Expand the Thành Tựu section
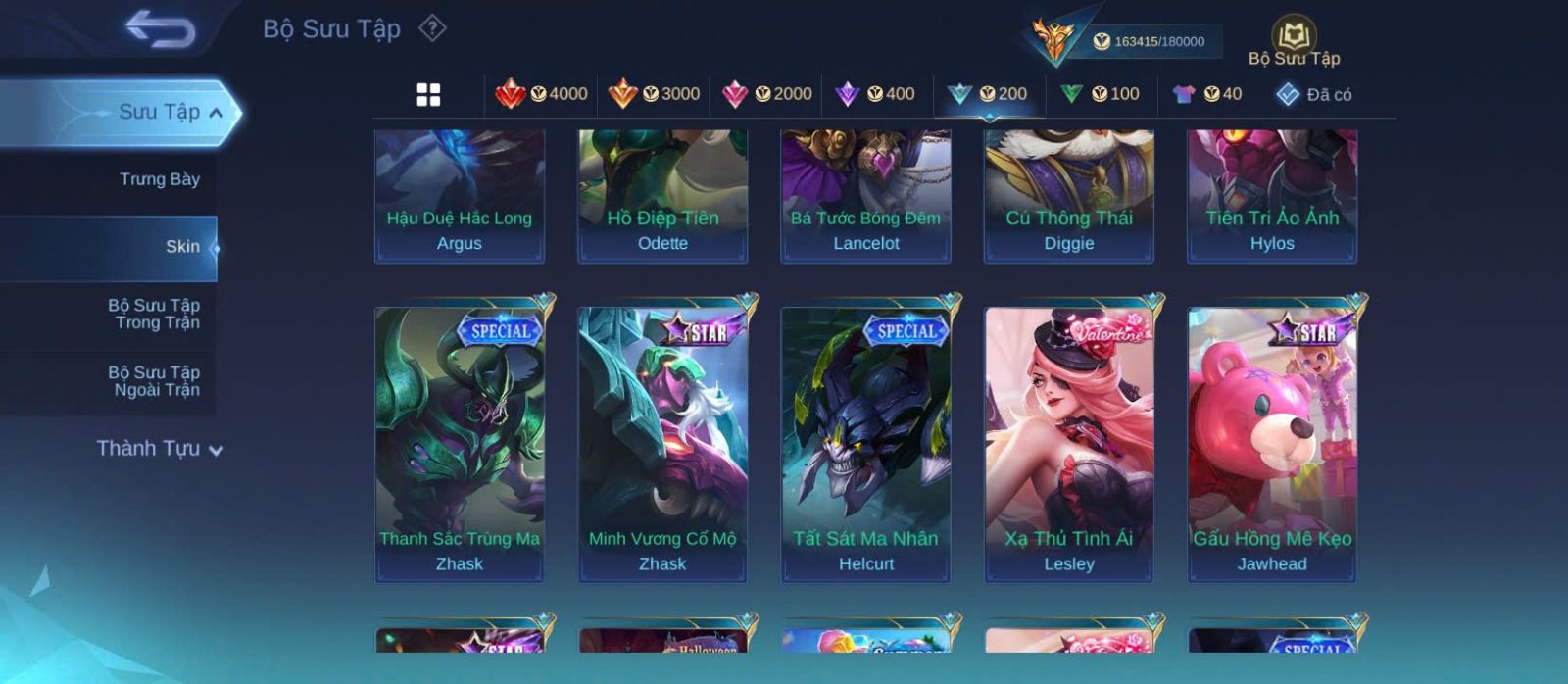Viewport: 1568px width, 684px height. tap(159, 449)
